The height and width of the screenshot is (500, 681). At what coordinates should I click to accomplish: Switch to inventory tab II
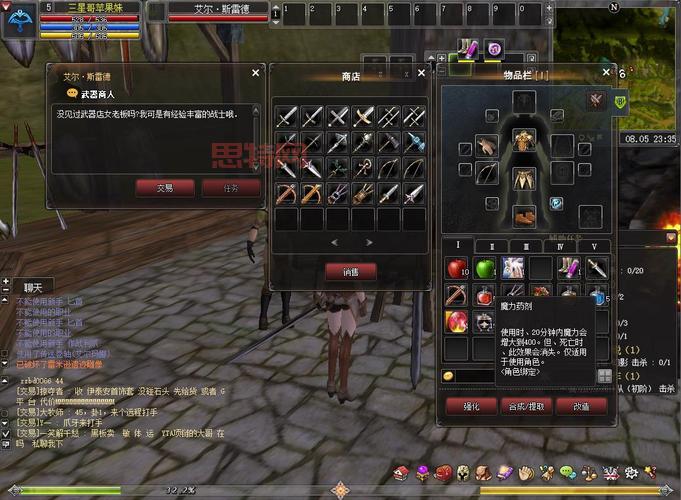point(491,246)
